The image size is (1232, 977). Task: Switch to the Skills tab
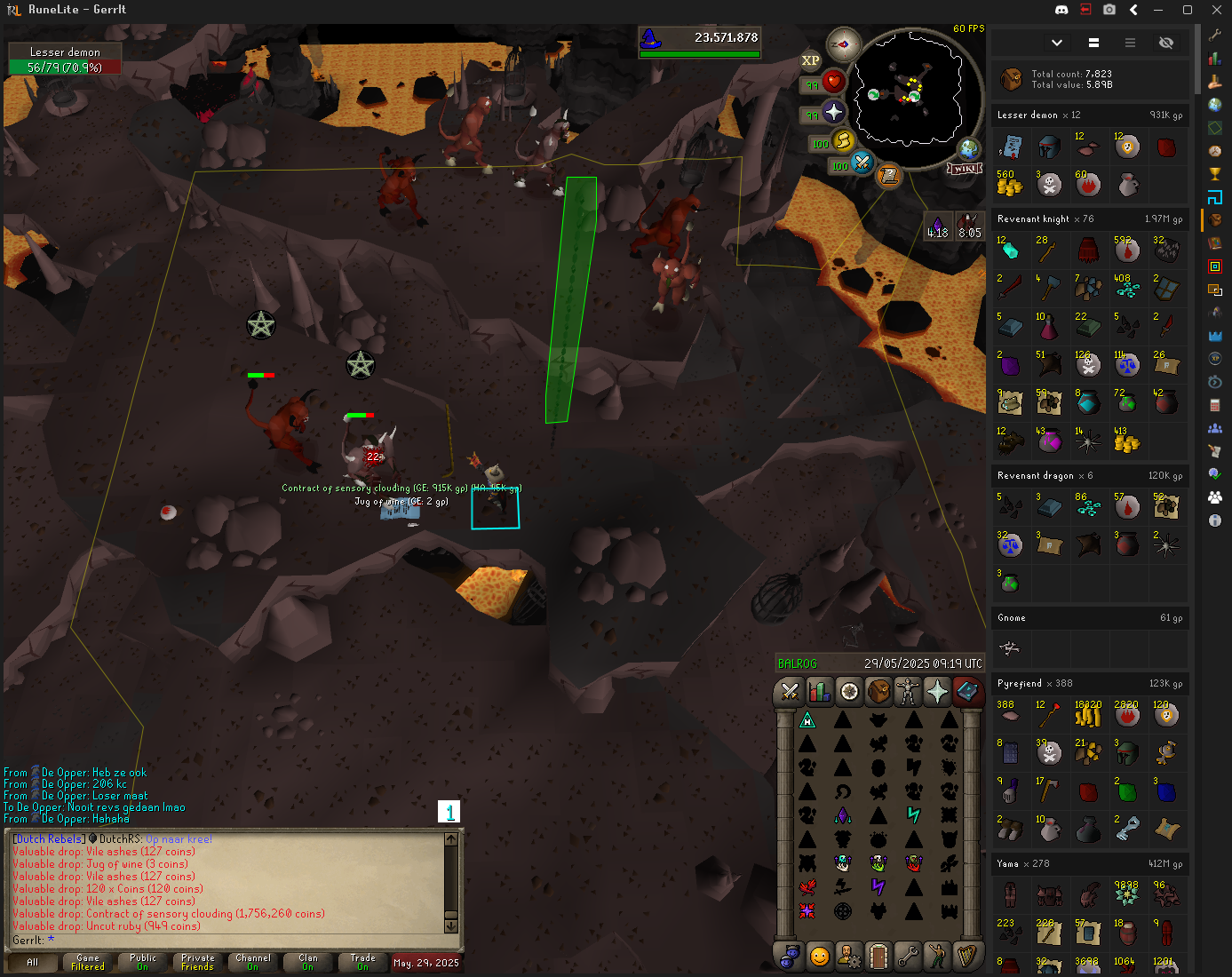[819, 691]
